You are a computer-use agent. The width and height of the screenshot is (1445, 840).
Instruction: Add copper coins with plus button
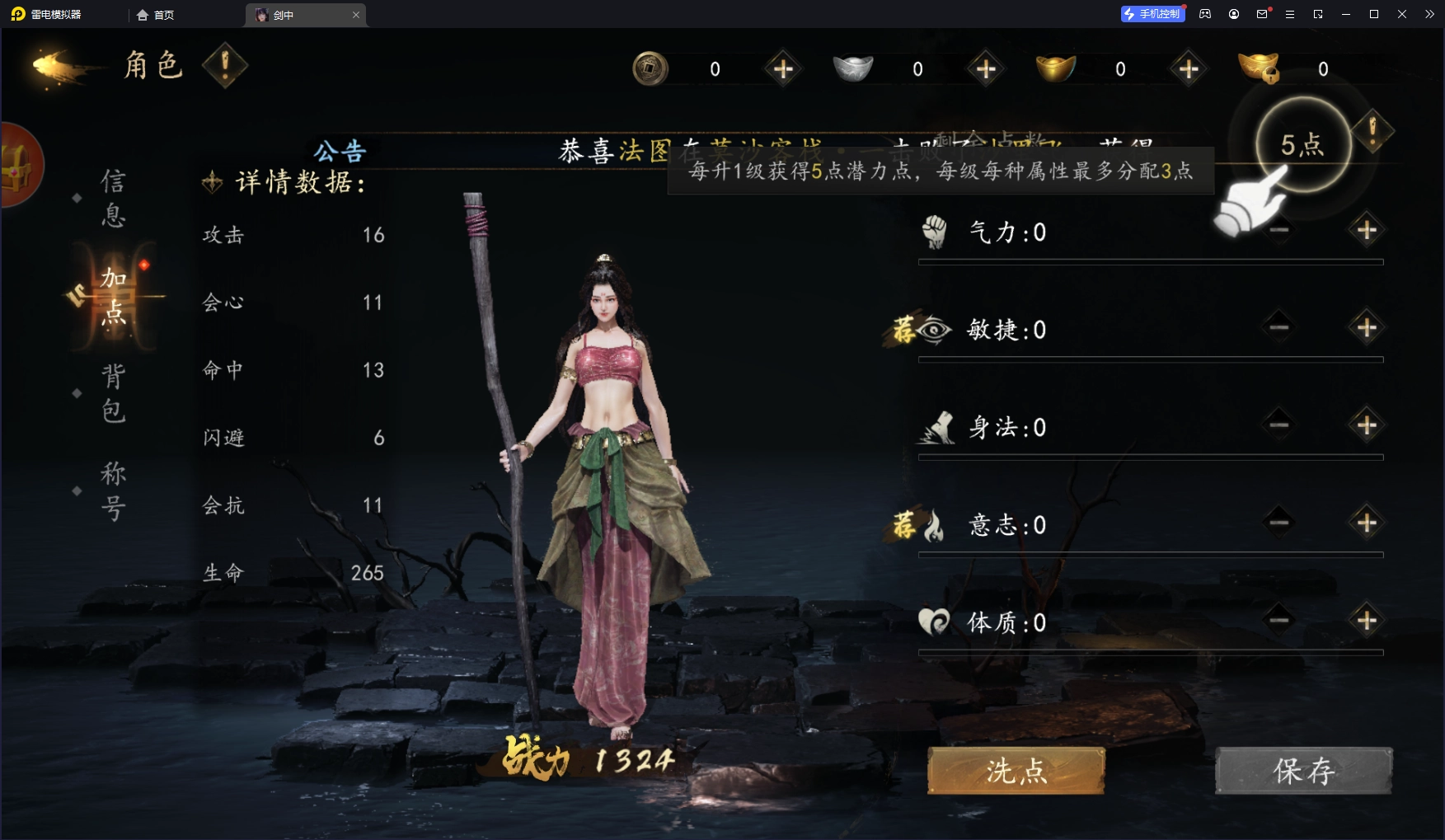pyautogui.click(x=783, y=69)
